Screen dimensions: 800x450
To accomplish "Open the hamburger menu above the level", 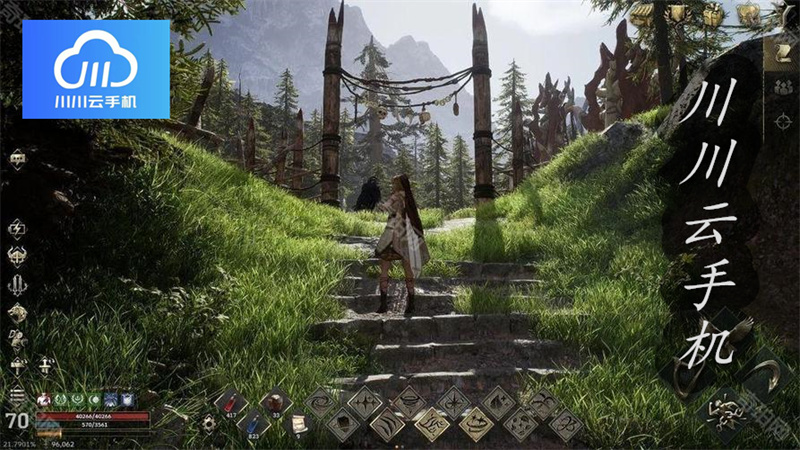I will (x=16, y=393).
